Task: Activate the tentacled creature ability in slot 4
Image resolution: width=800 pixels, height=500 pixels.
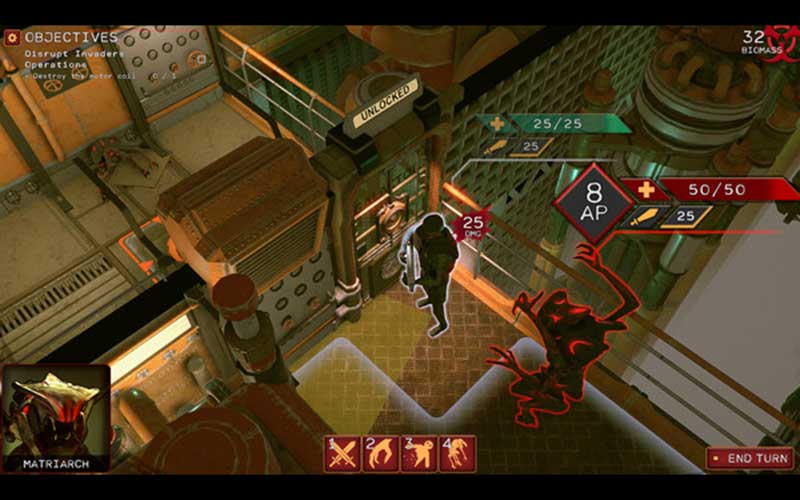Action: (x=457, y=454)
